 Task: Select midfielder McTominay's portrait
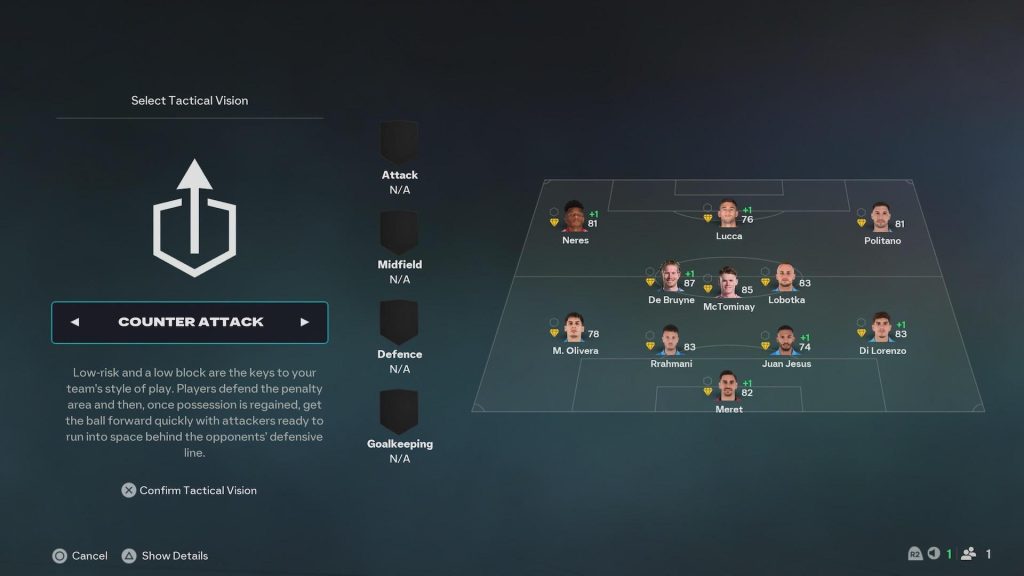point(729,283)
